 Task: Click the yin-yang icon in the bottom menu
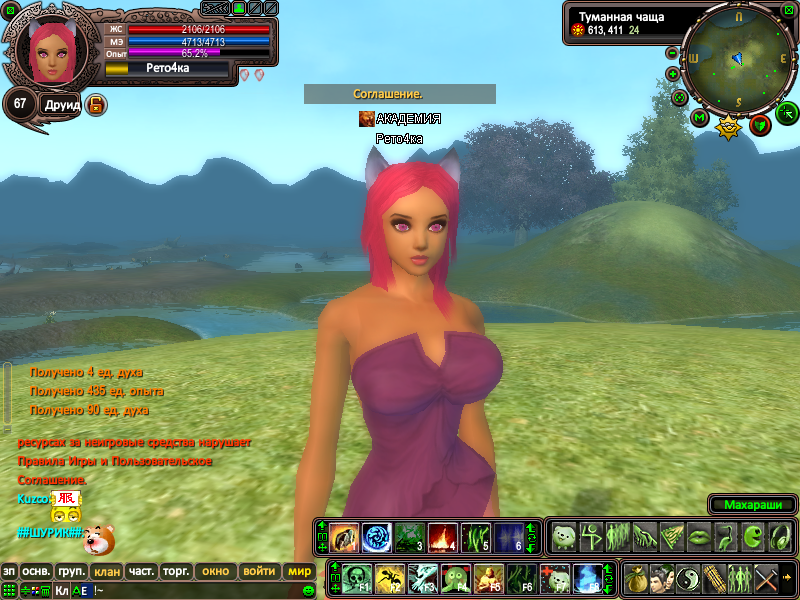[689, 579]
